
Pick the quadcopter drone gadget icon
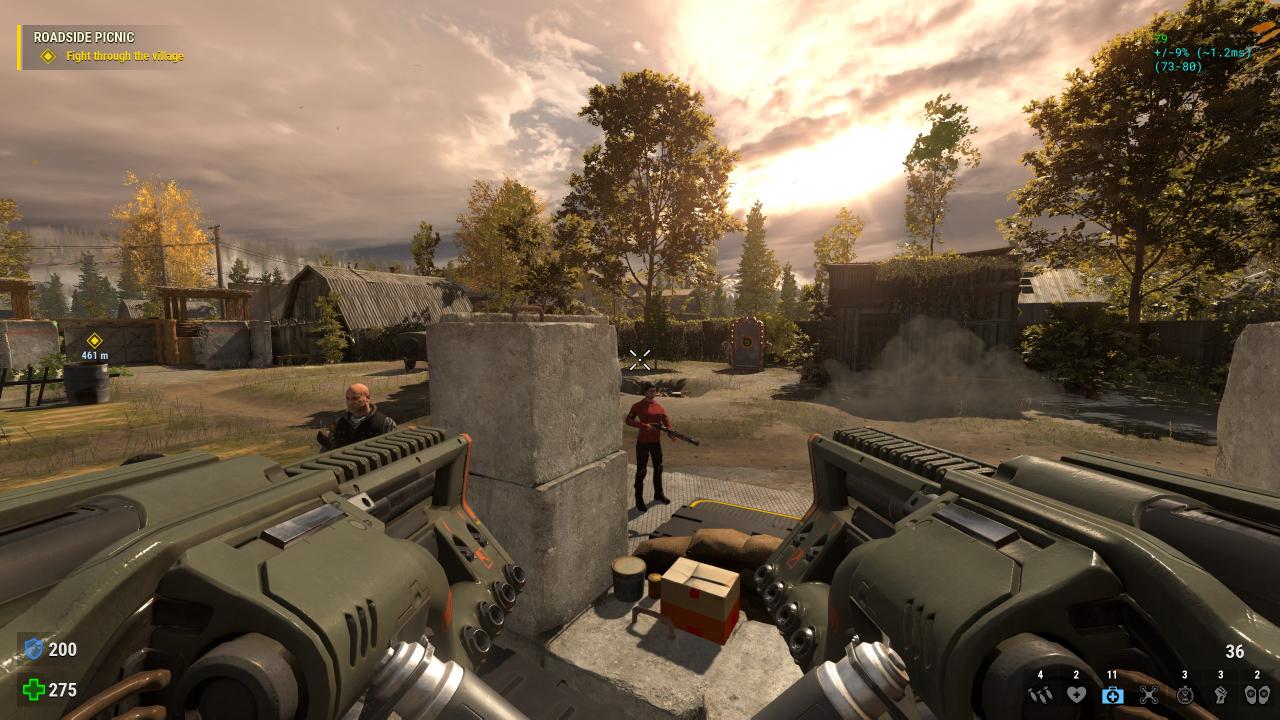[1149, 694]
